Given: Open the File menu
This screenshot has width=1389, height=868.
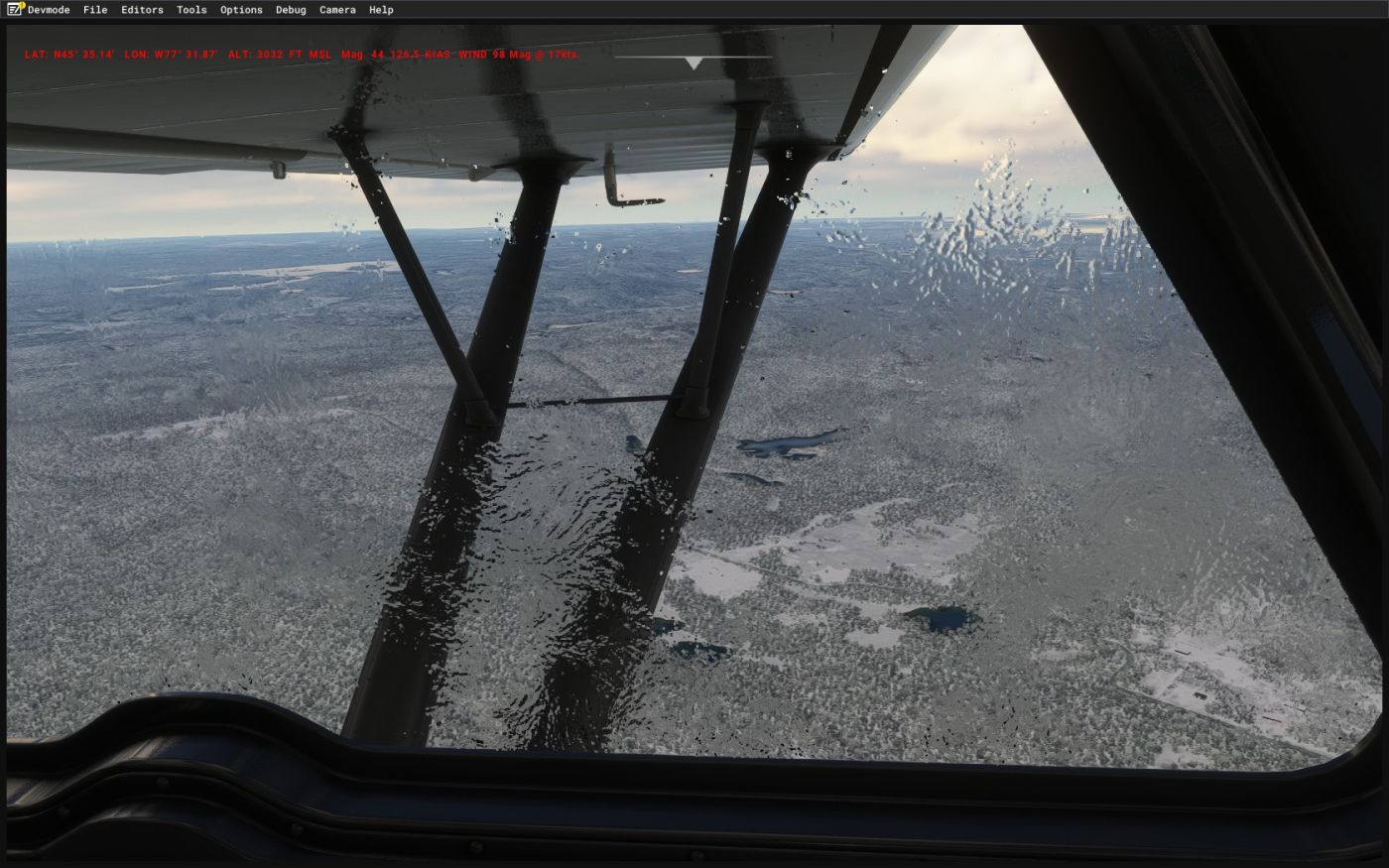Looking at the screenshot, I should tap(95, 10).
